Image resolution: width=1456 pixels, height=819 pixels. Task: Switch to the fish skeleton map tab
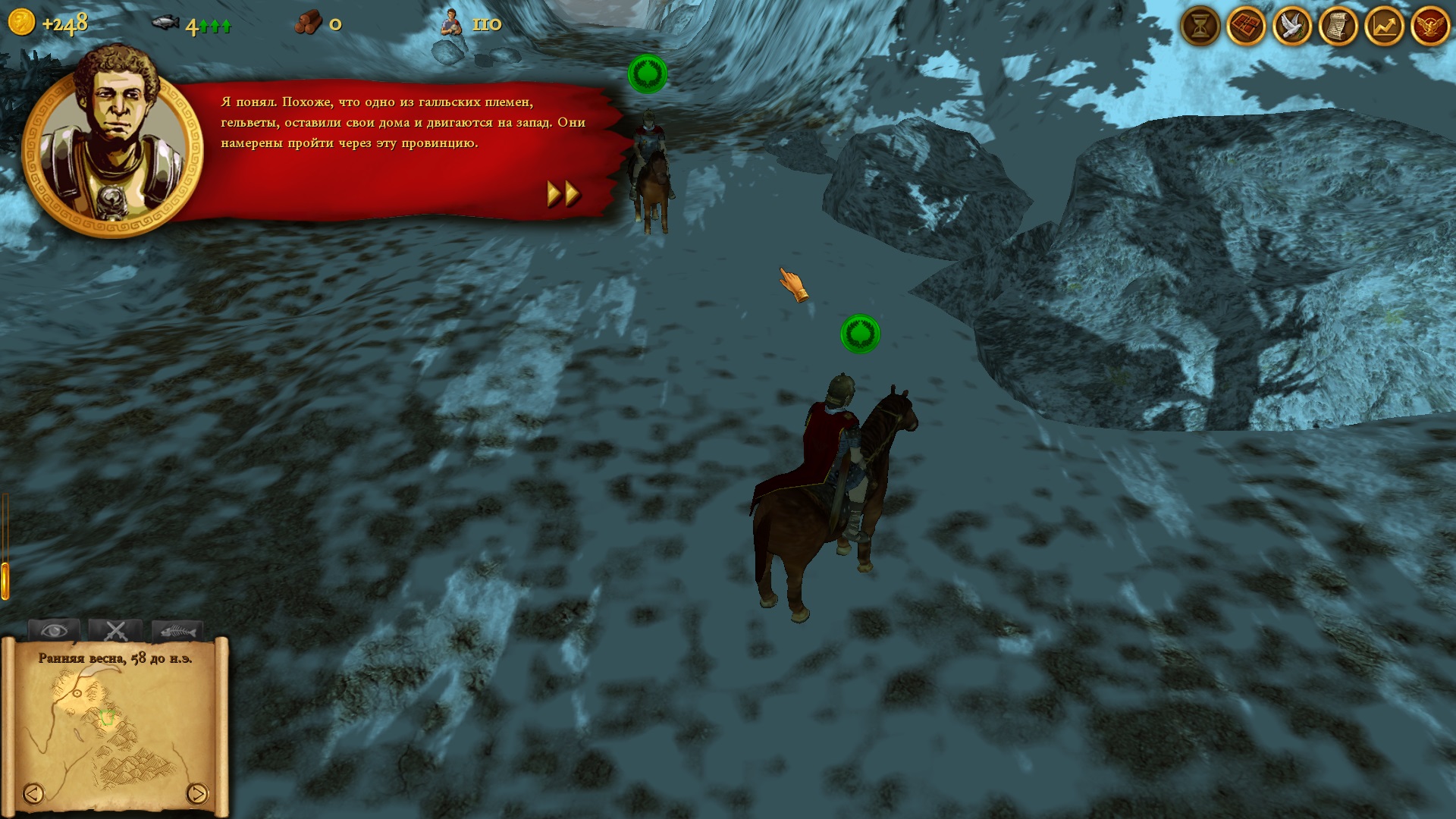(x=177, y=630)
